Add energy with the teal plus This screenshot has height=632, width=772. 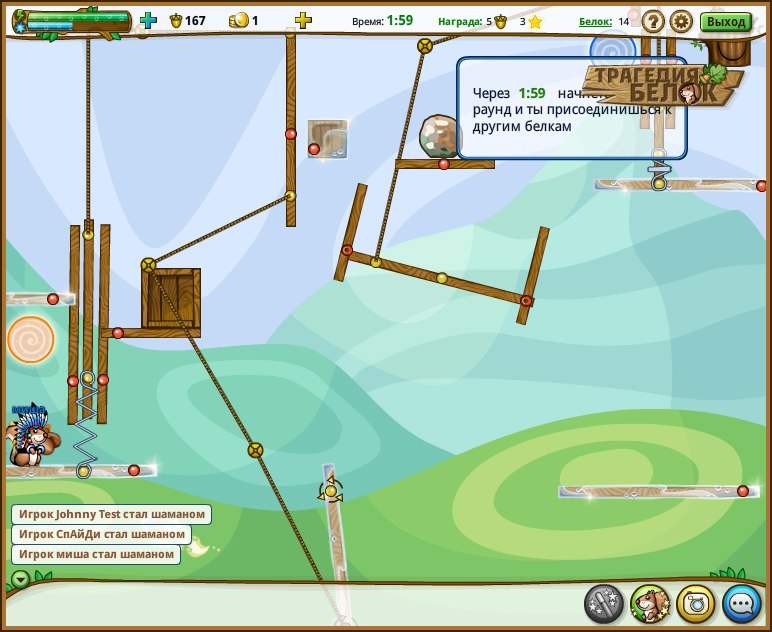[x=148, y=20]
